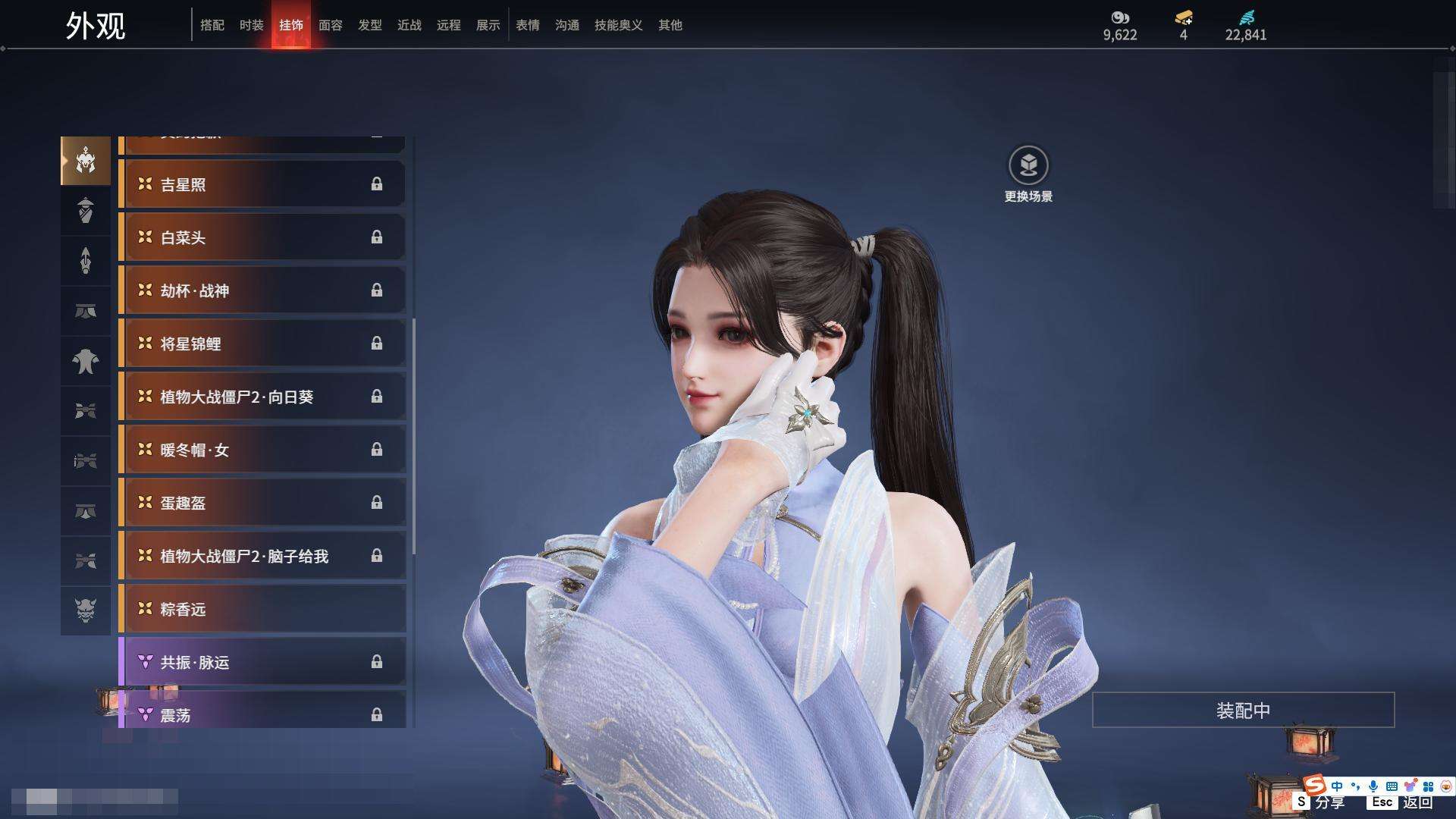Go to the 发型 tab
The image size is (1456, 819).
point(369,25)
